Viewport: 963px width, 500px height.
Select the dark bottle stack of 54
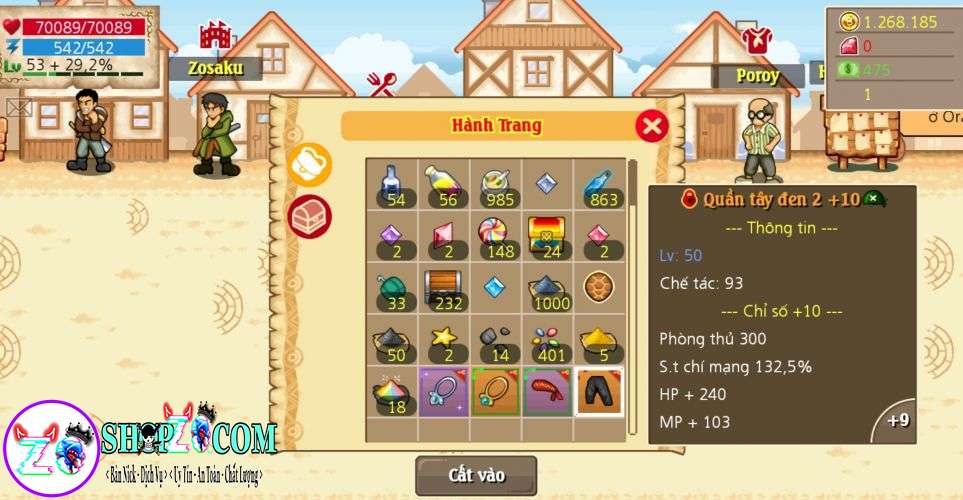point(391,184)
